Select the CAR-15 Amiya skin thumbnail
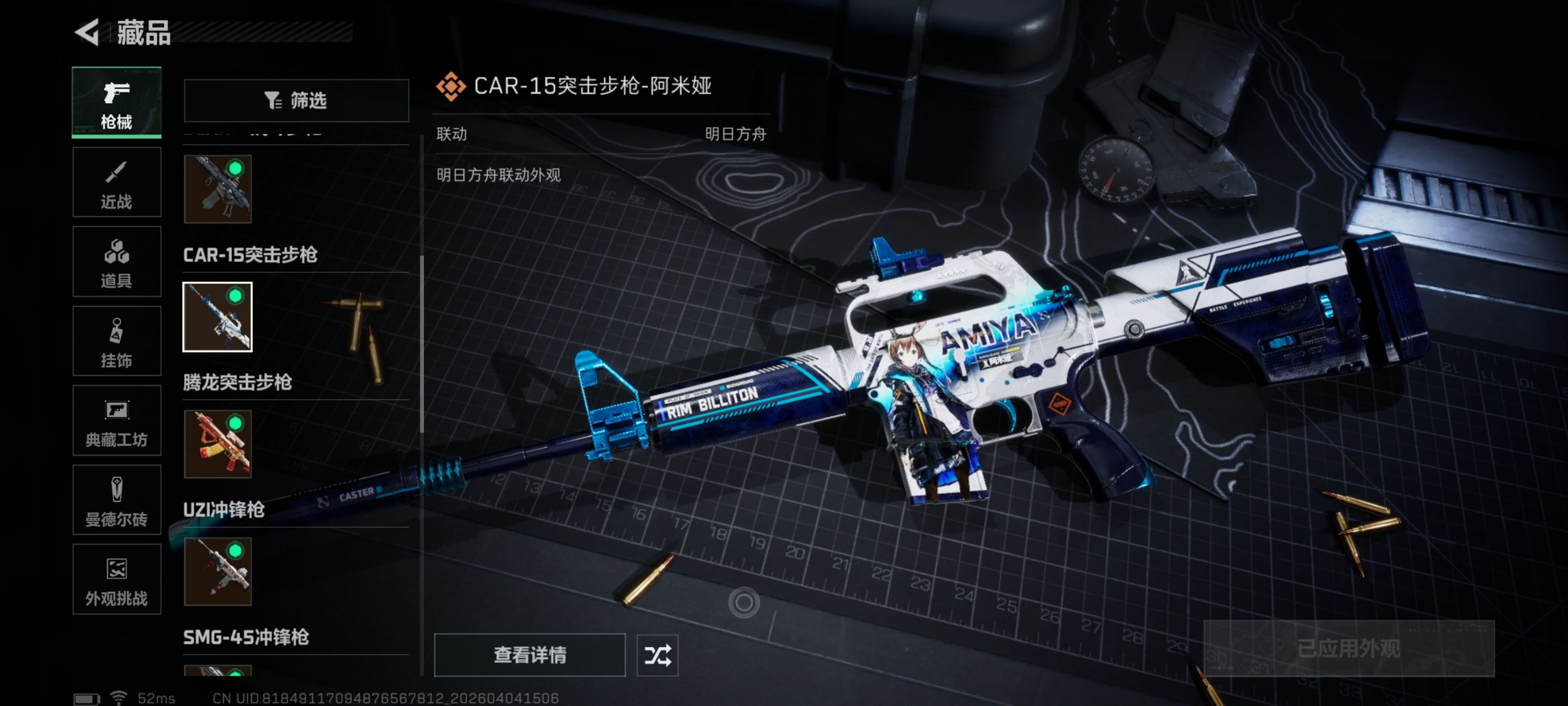 [217, 317]
